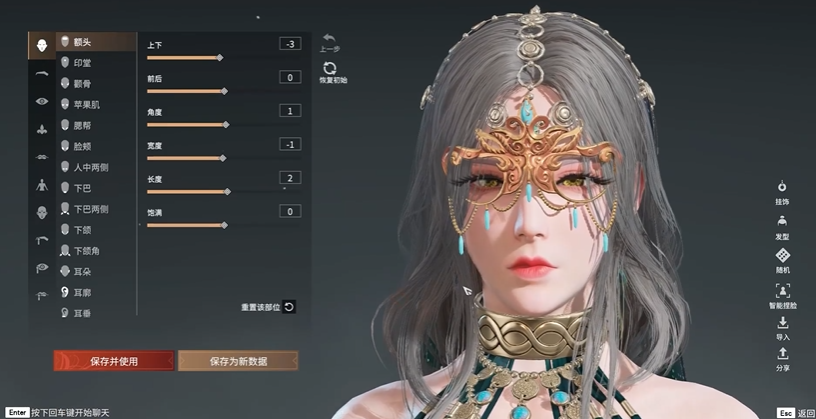Share the character via 分享
The width and height of the screenshot is (816, 419).
[782, 358]
